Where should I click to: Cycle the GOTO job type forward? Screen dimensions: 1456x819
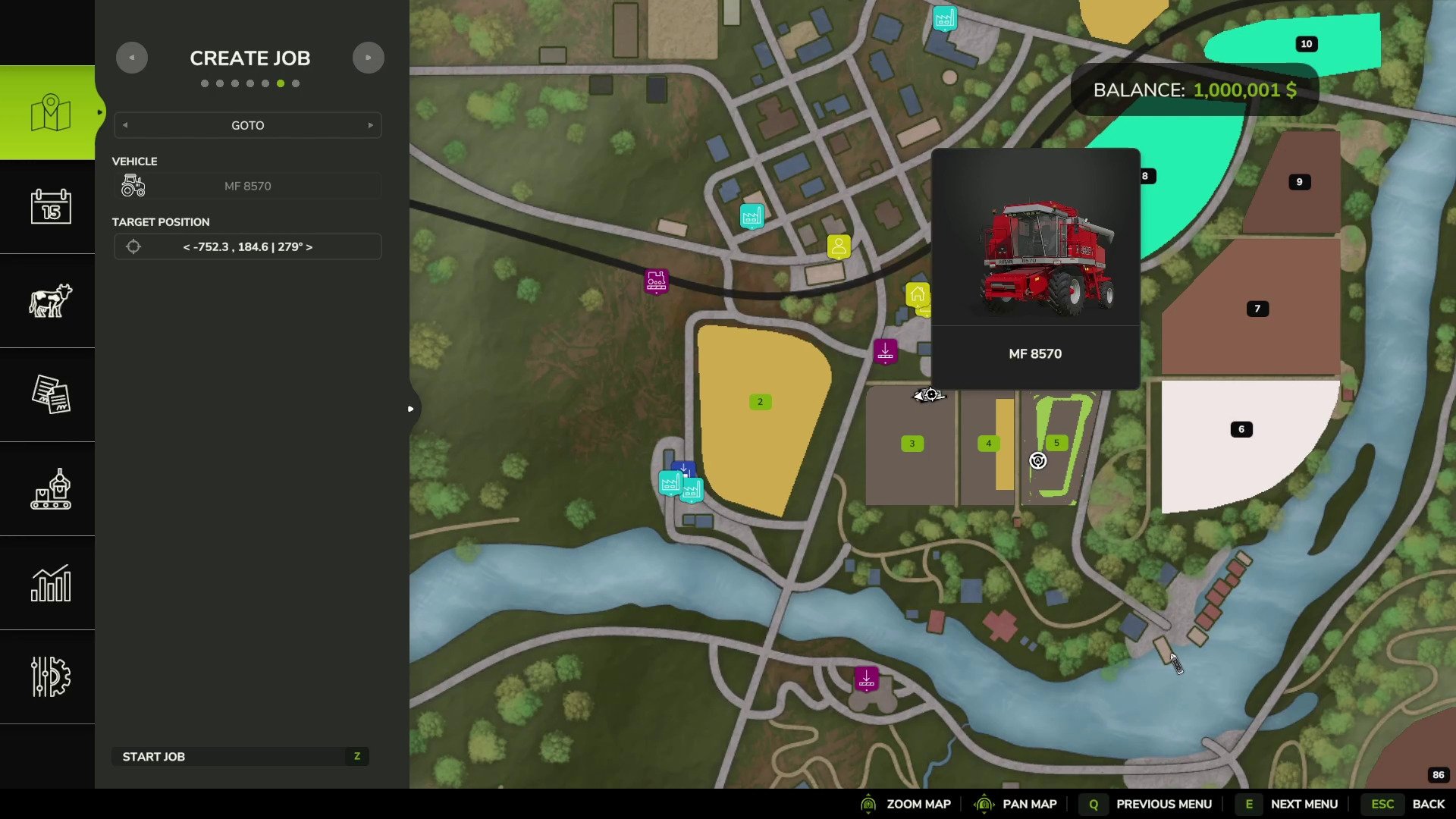point(371,125)
